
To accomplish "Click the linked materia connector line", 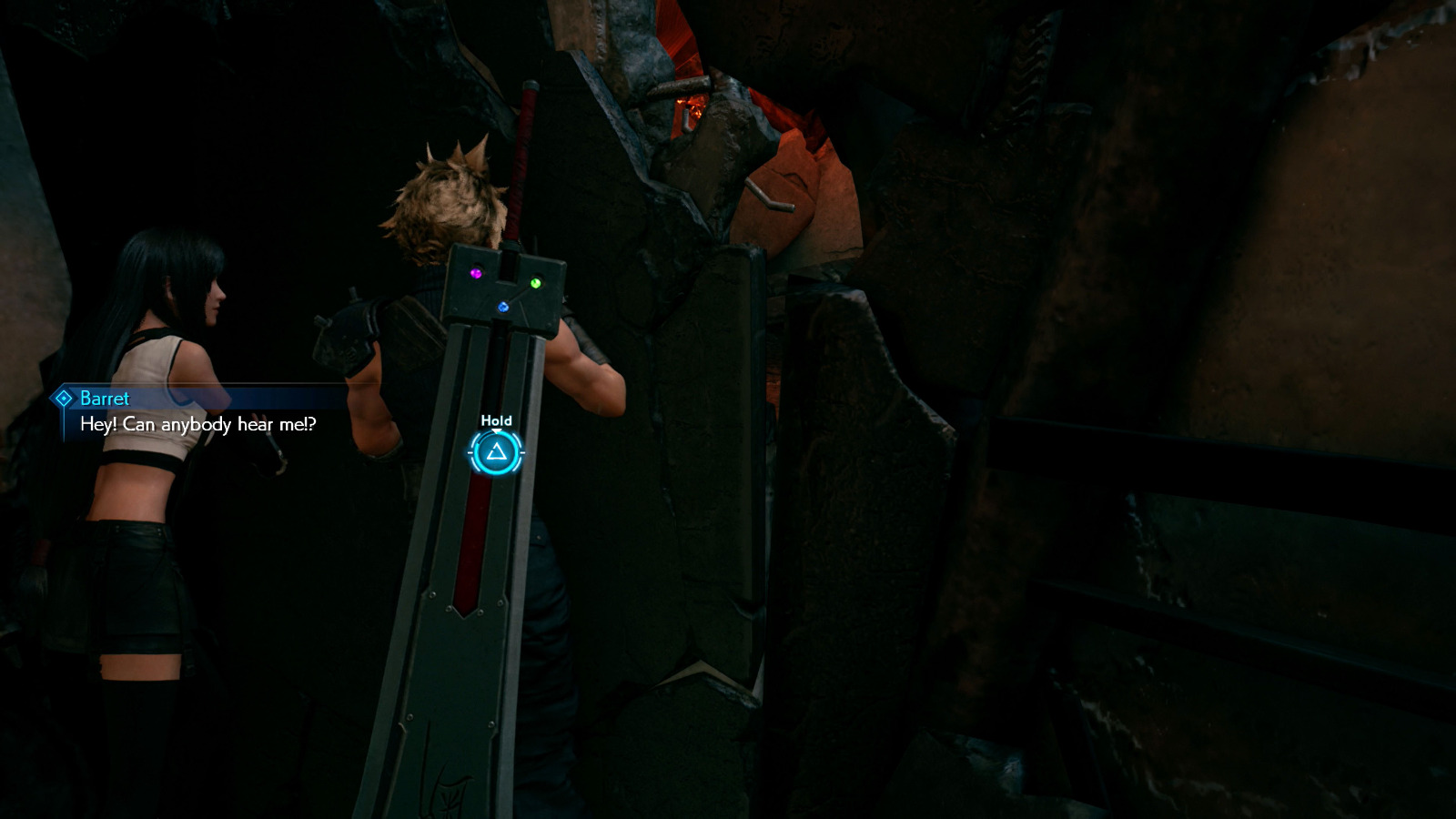I will point(520,295).
